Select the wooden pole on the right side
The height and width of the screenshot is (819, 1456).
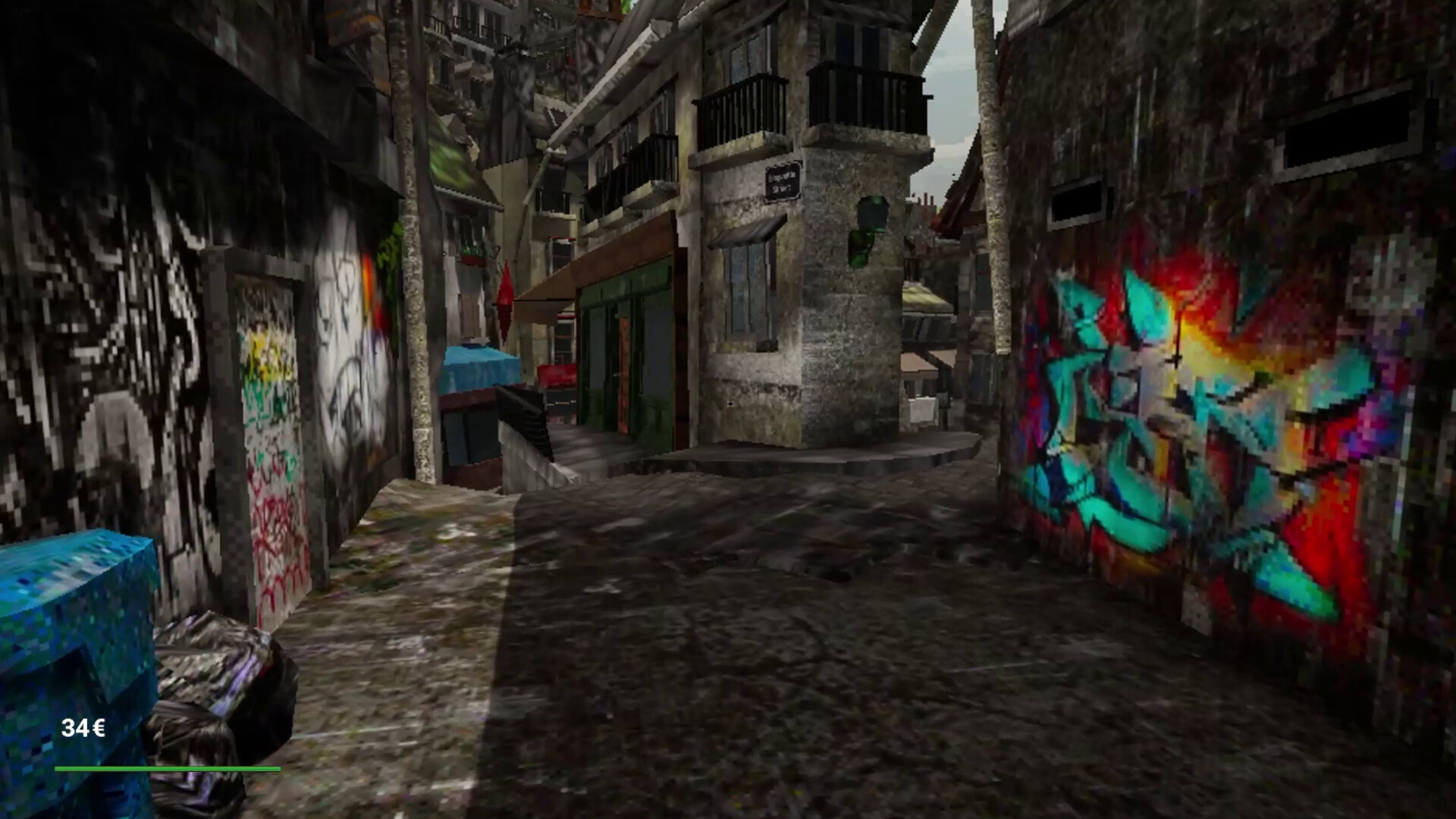(x=993, y=227)
